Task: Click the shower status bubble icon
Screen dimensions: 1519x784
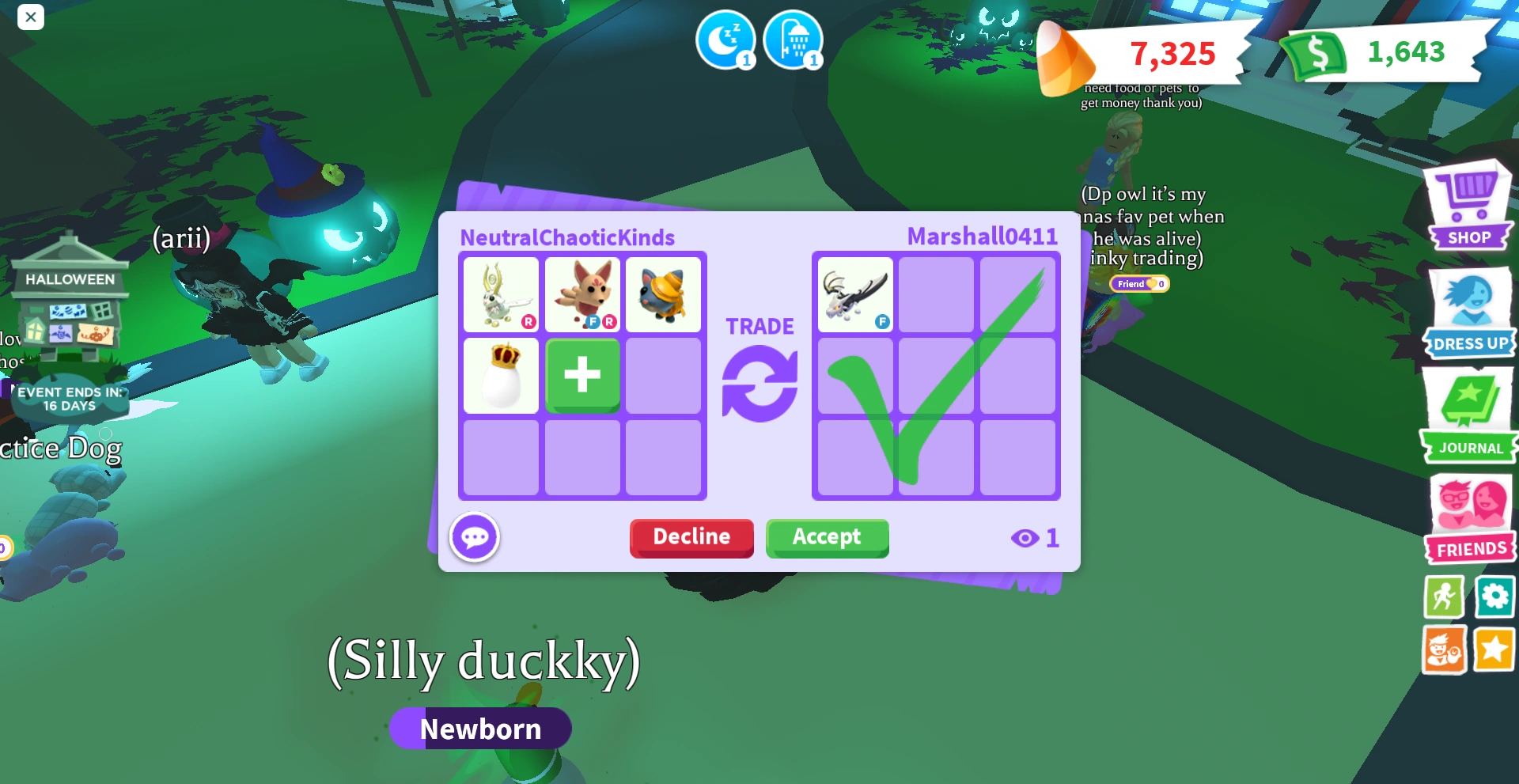Action: click(794, 40)
